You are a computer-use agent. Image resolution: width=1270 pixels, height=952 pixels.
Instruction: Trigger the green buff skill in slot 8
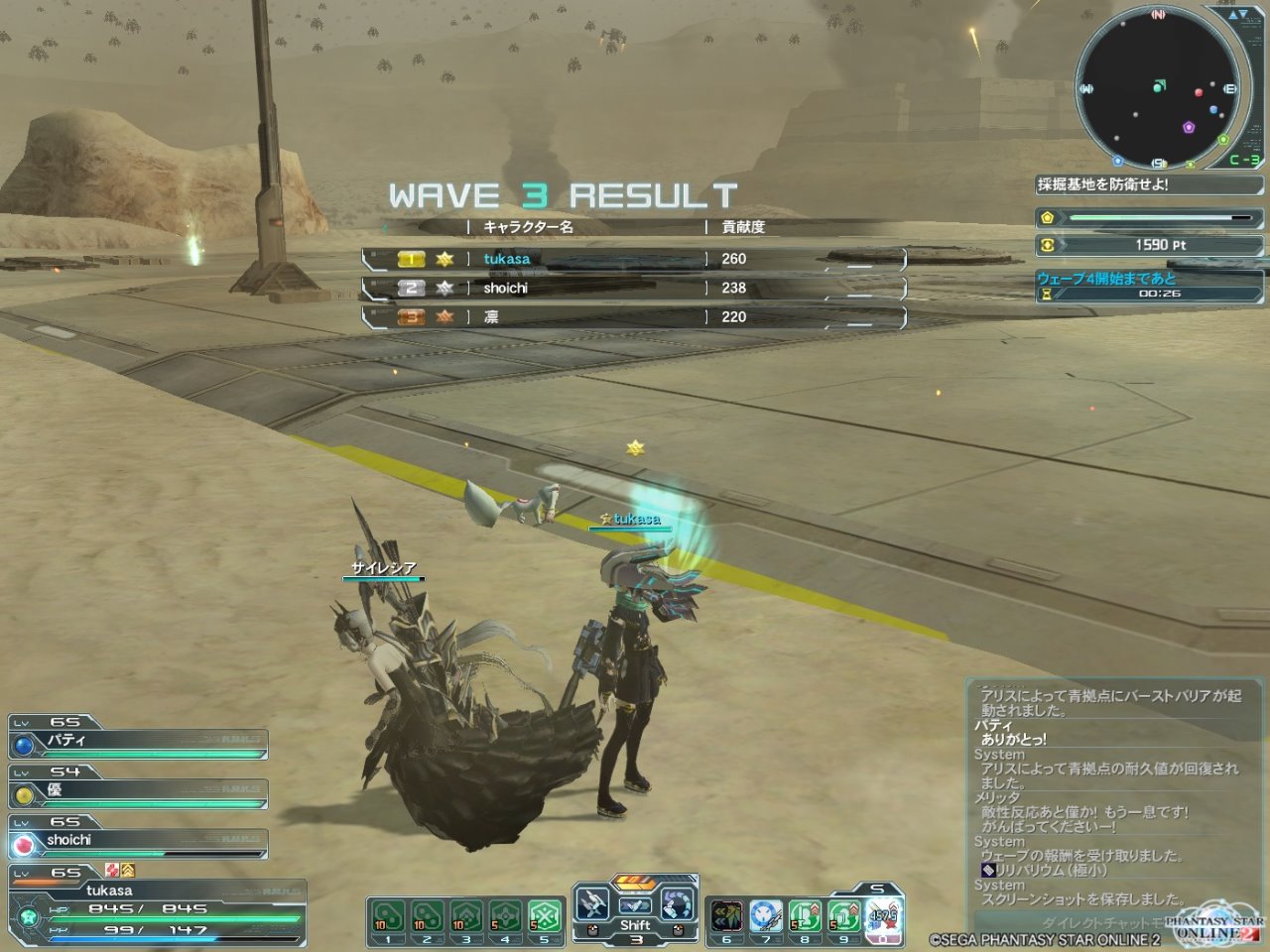point(805,916)
